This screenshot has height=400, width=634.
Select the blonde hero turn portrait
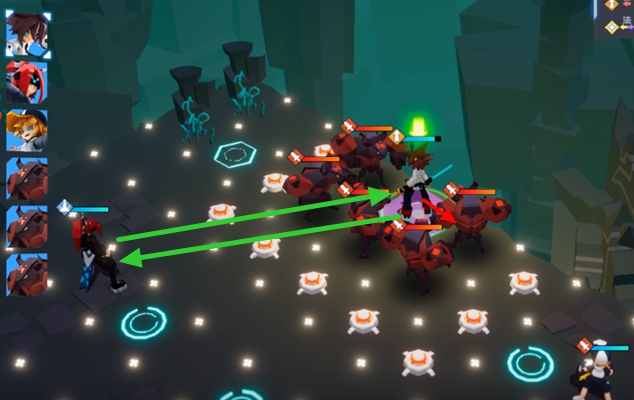27,130
